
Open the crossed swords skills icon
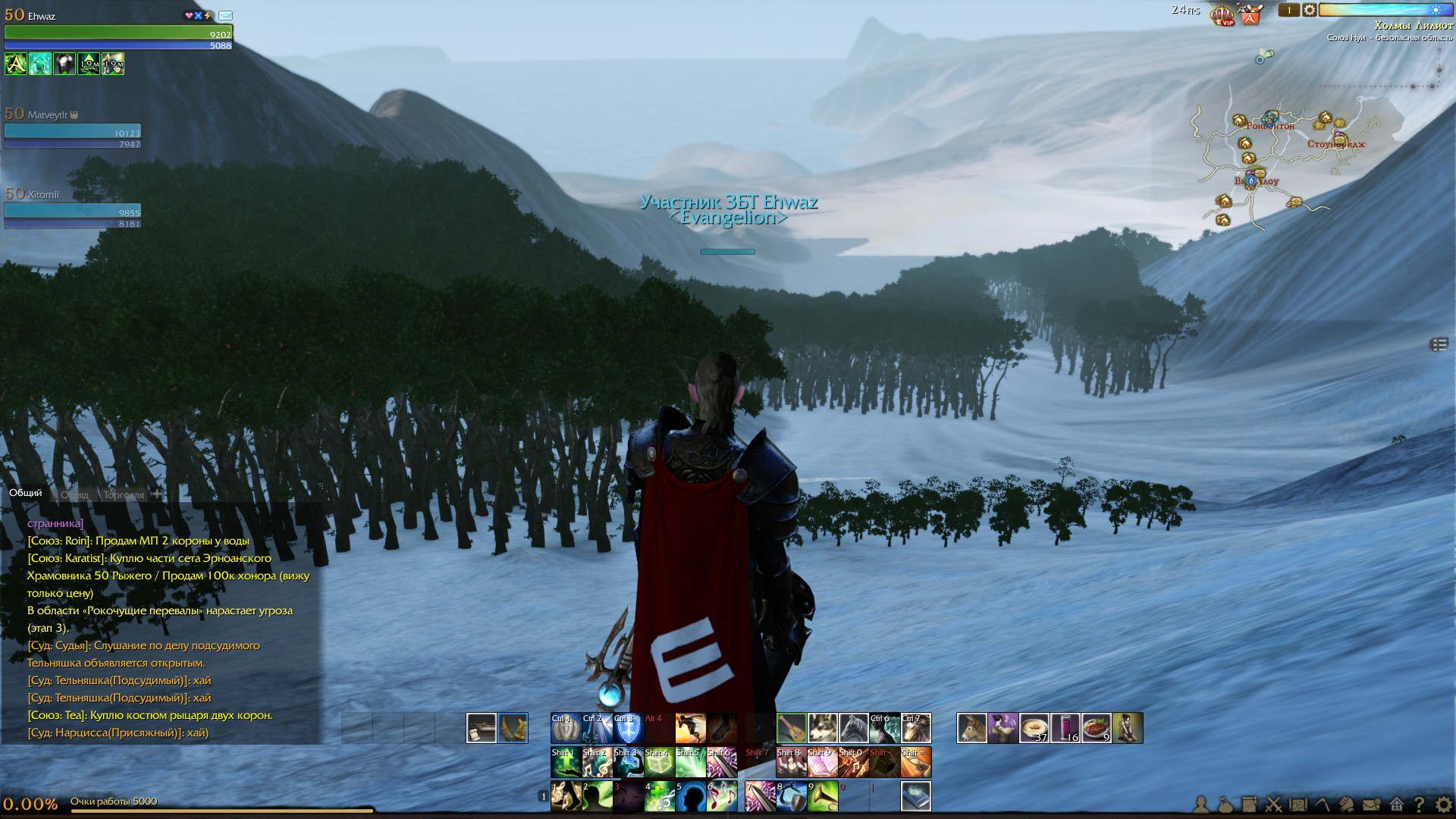(x=1274, y=804)
